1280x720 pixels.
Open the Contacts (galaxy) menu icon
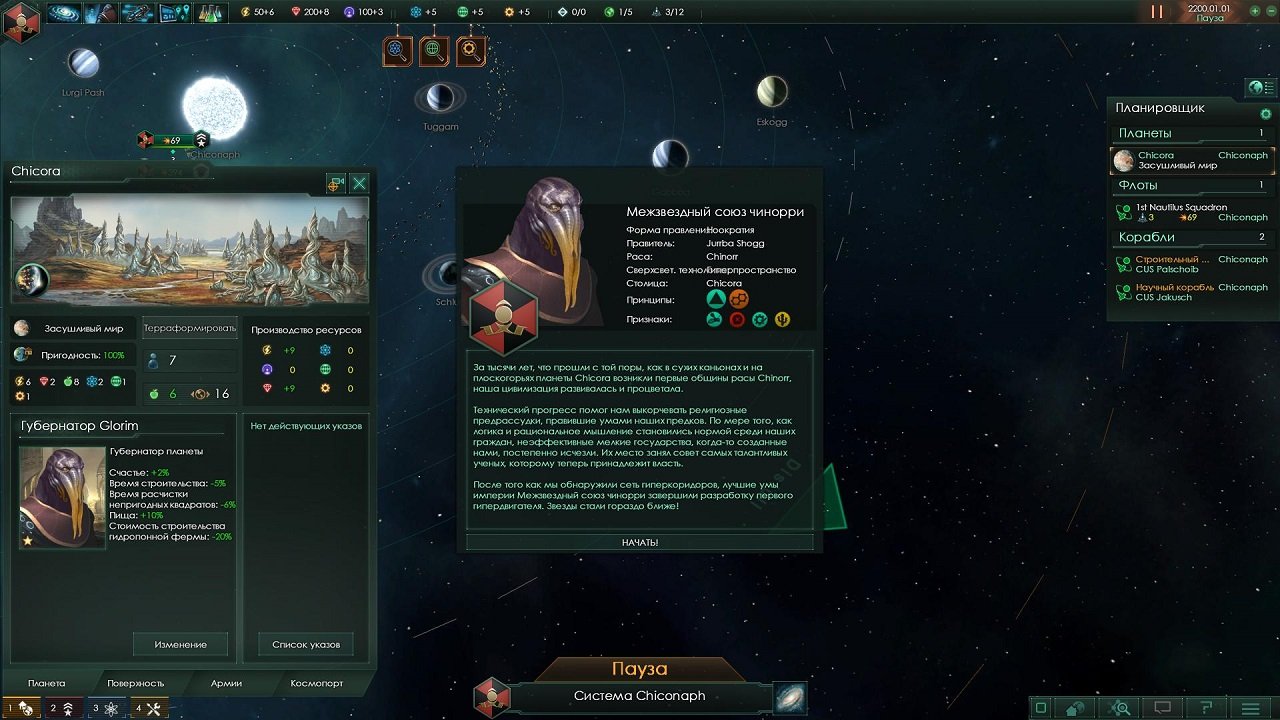tap(62, 13)
